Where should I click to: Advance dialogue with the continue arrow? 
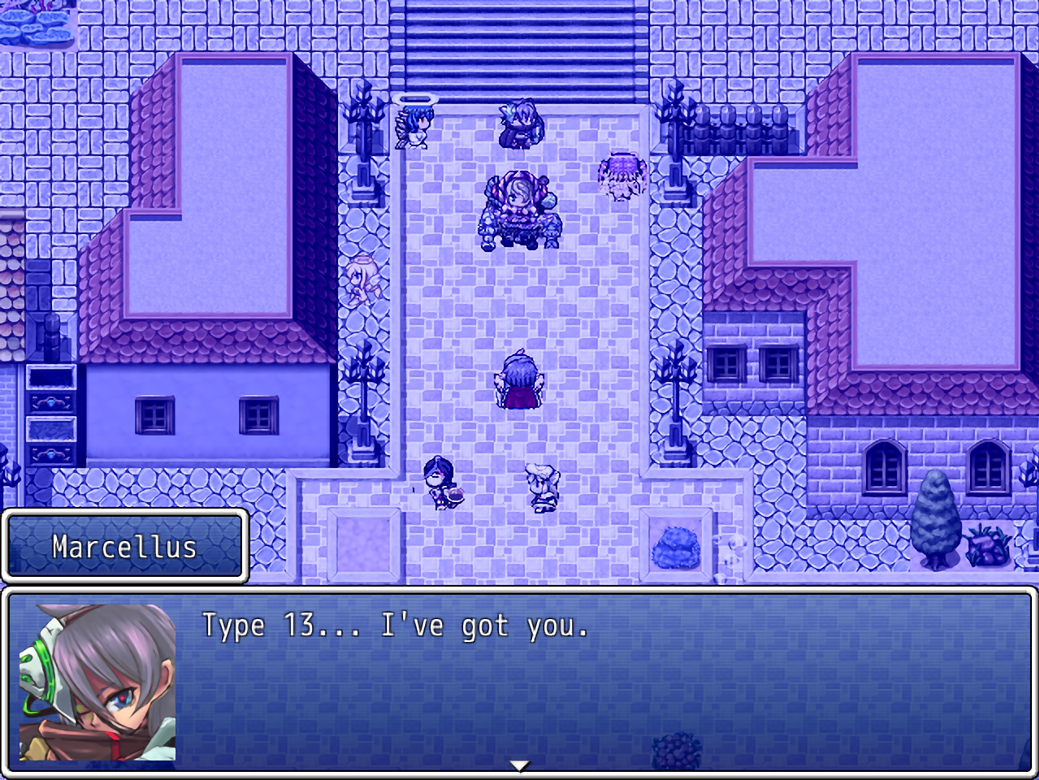(x=519, y=766)
